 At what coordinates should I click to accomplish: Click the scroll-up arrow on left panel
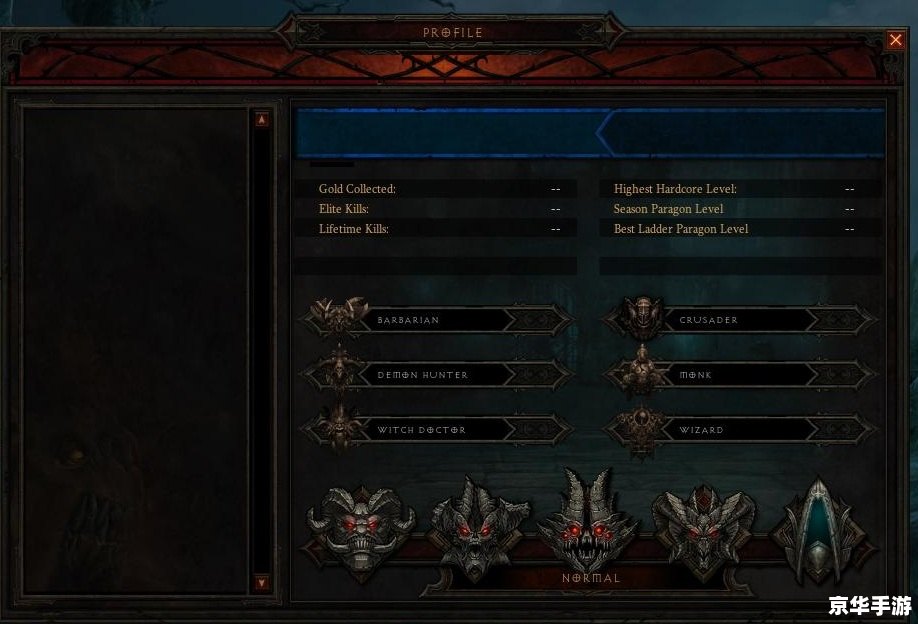pos(262,119)
